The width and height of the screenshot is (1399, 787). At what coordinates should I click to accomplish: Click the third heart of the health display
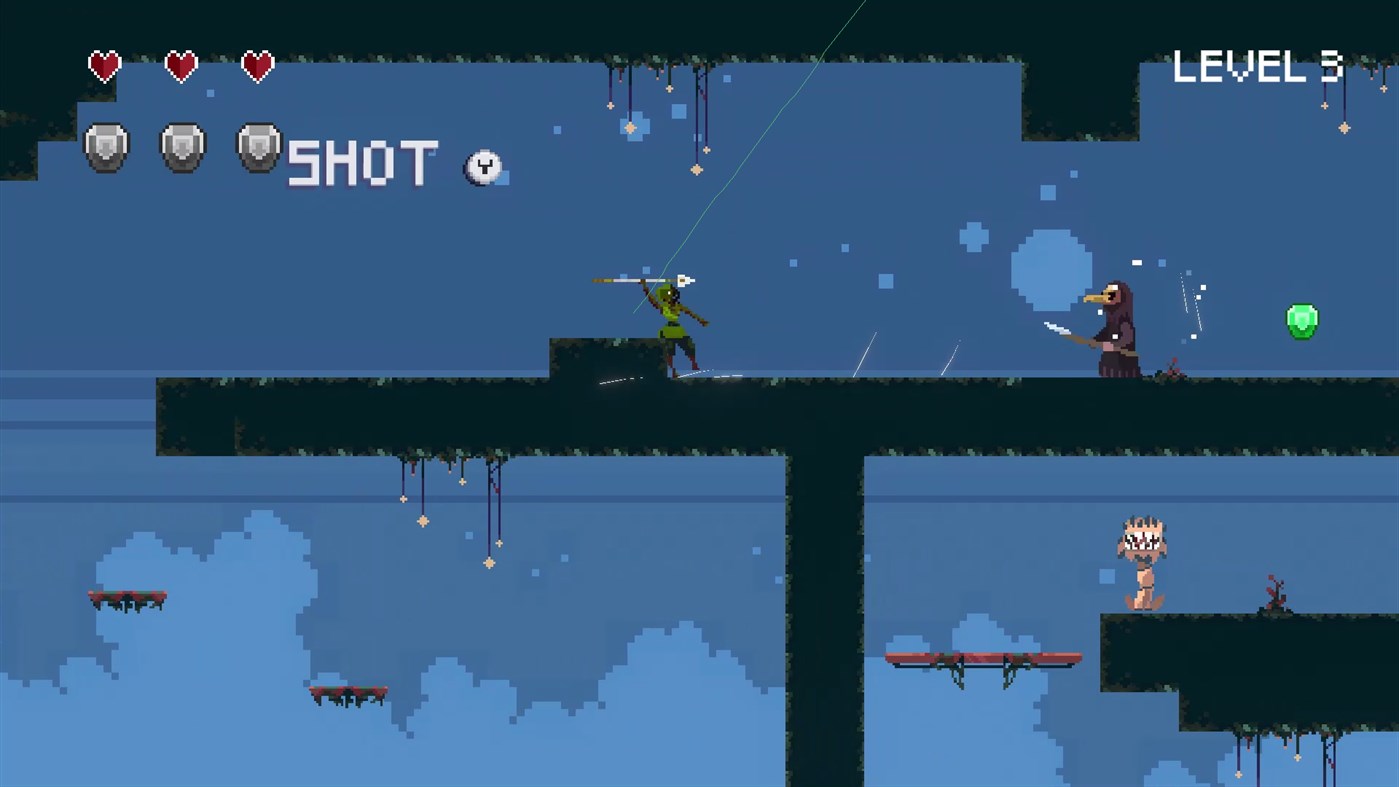257,64
